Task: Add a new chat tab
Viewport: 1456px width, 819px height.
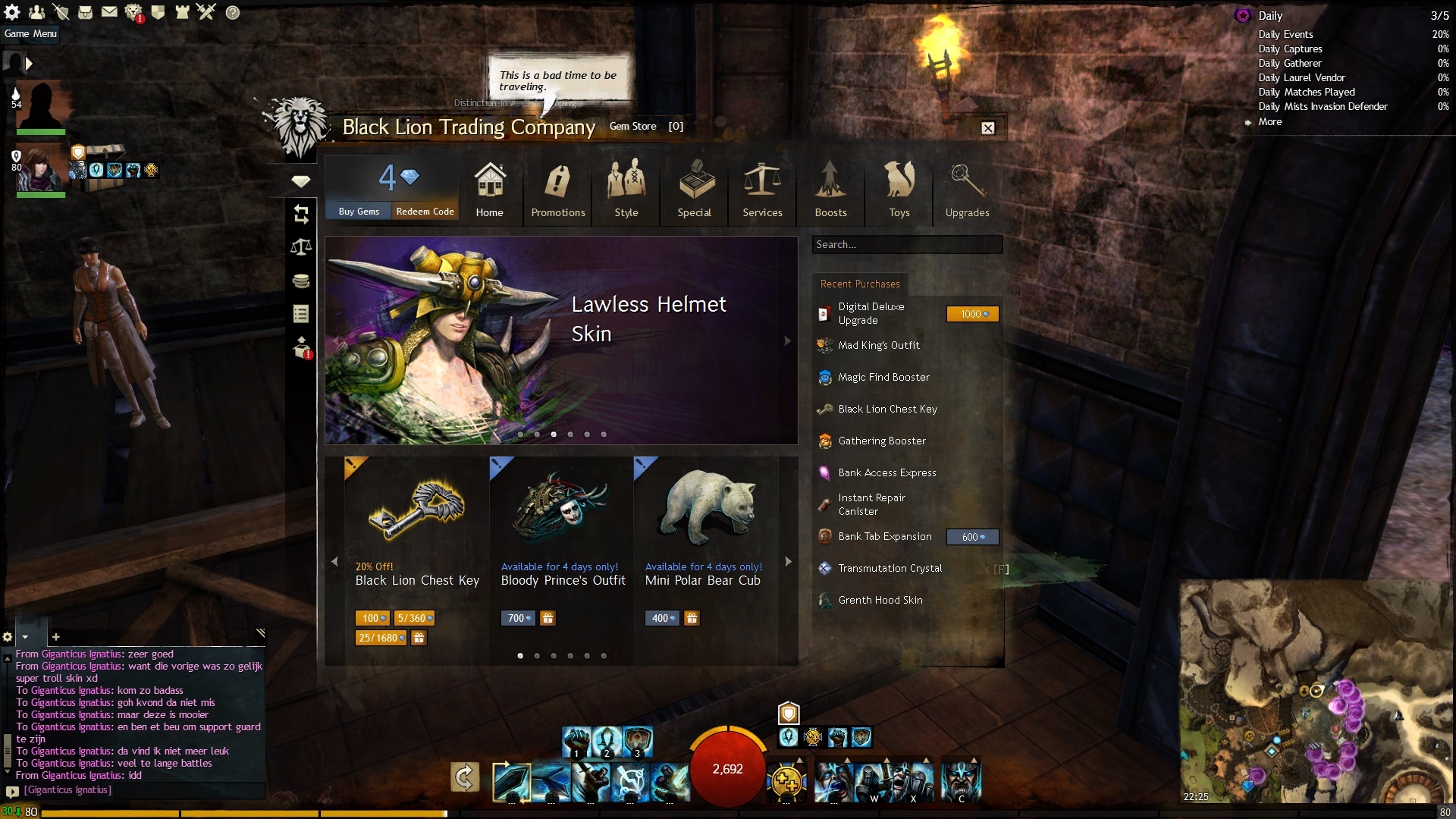Action: (55, 637)
